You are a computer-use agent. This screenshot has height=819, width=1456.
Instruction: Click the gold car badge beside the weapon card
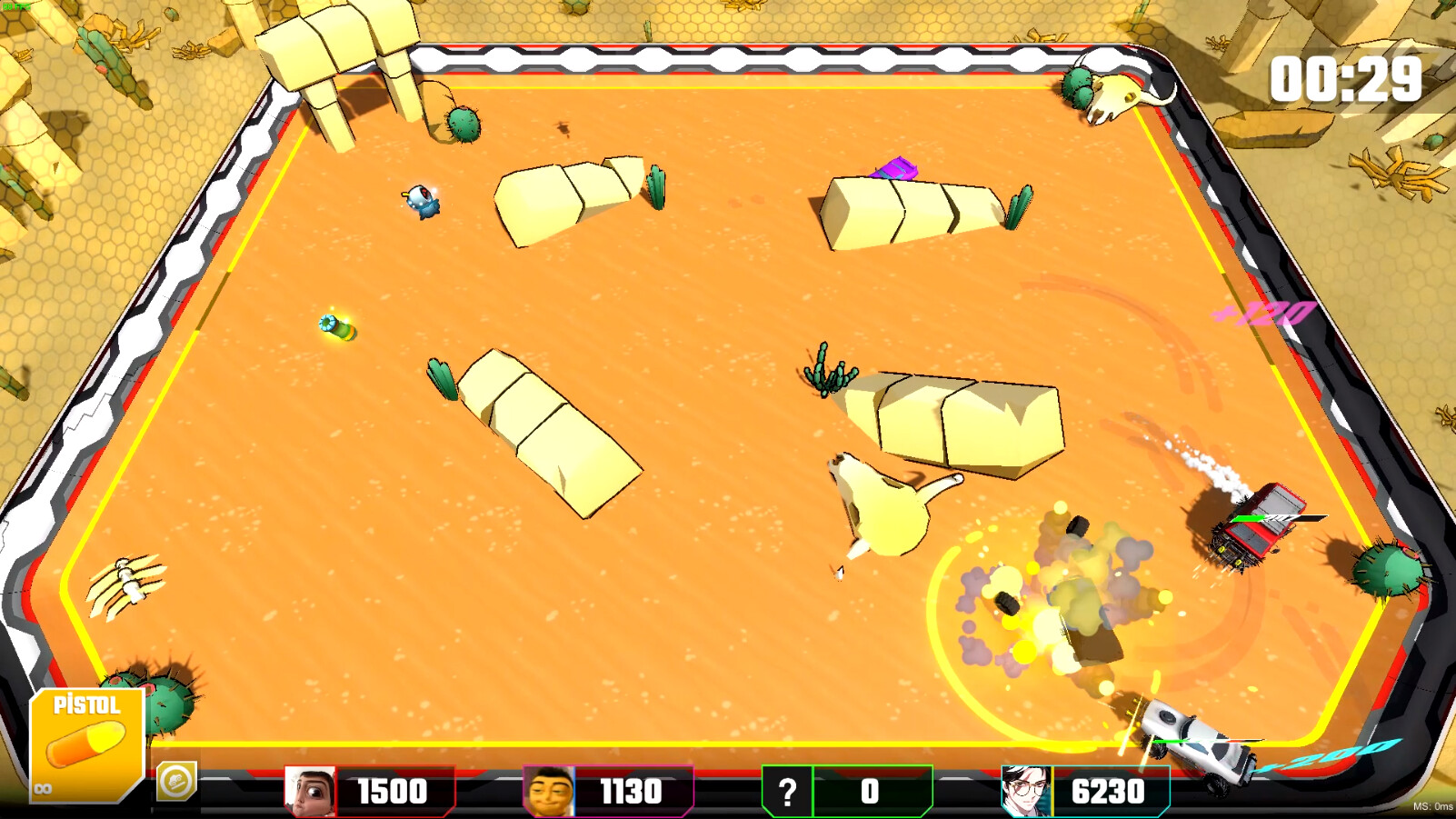click(176, 783)
